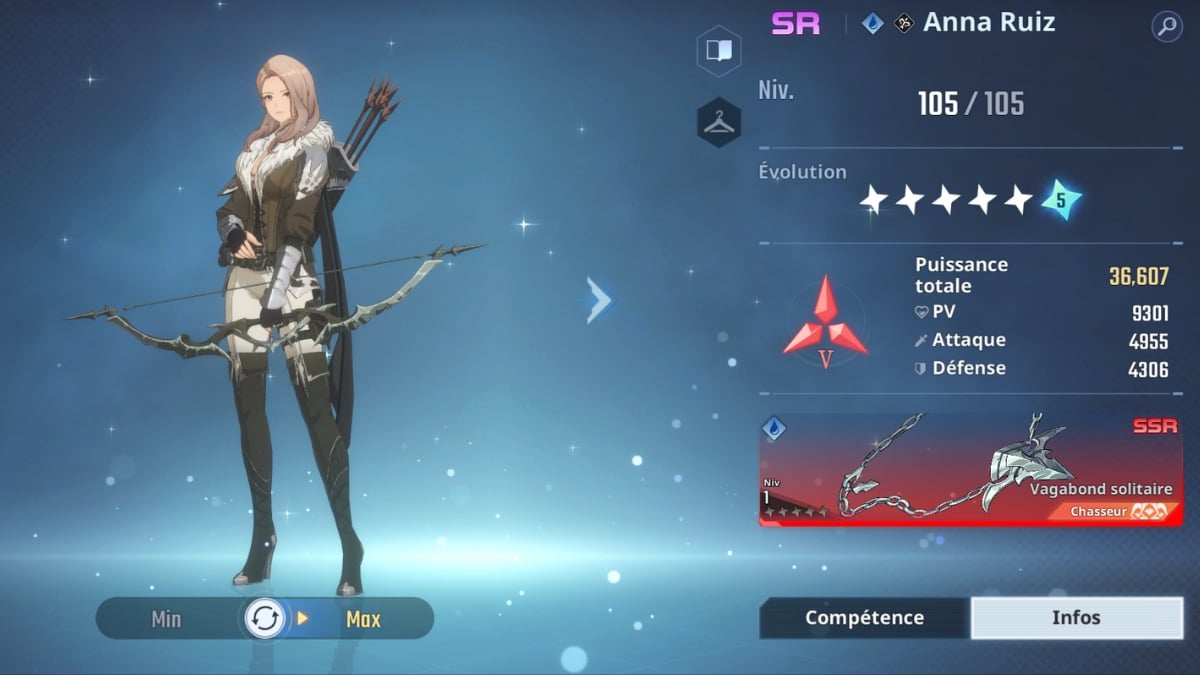This screenshot has height=675, width=1200.
Task: Toggle the Min/Max stats switch
Action: pyautogui.click(x=265, y=619)
